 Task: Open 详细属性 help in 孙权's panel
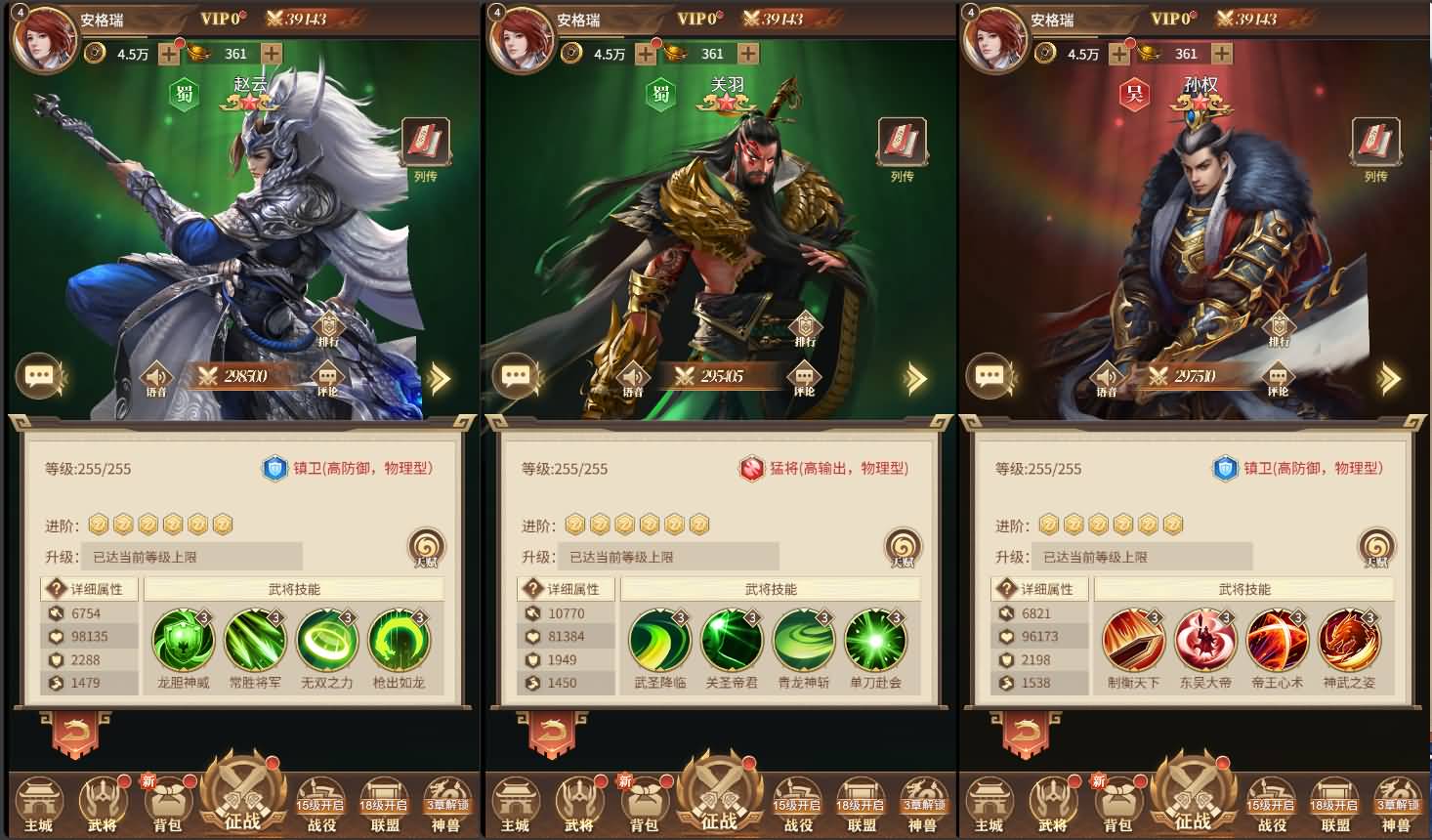[x=1006, y=589]
